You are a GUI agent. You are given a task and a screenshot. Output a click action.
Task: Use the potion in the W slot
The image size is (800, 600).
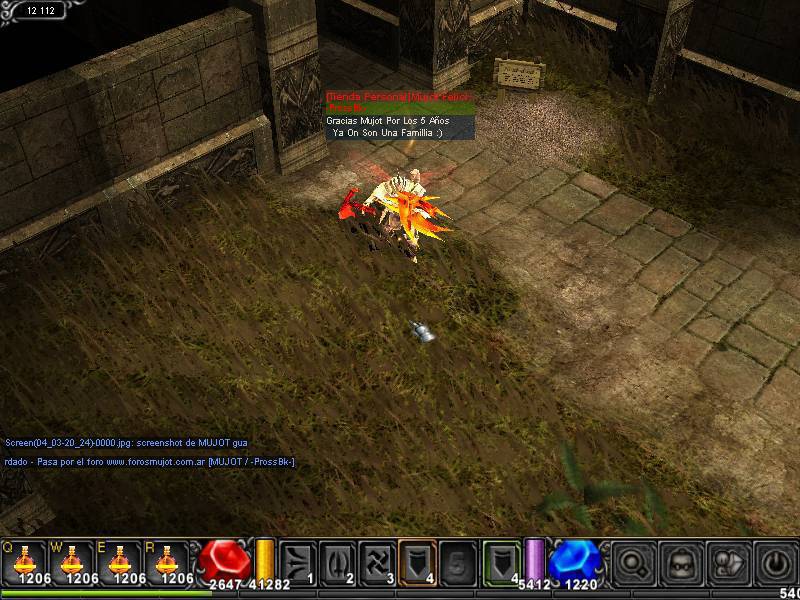click(75, 560)
